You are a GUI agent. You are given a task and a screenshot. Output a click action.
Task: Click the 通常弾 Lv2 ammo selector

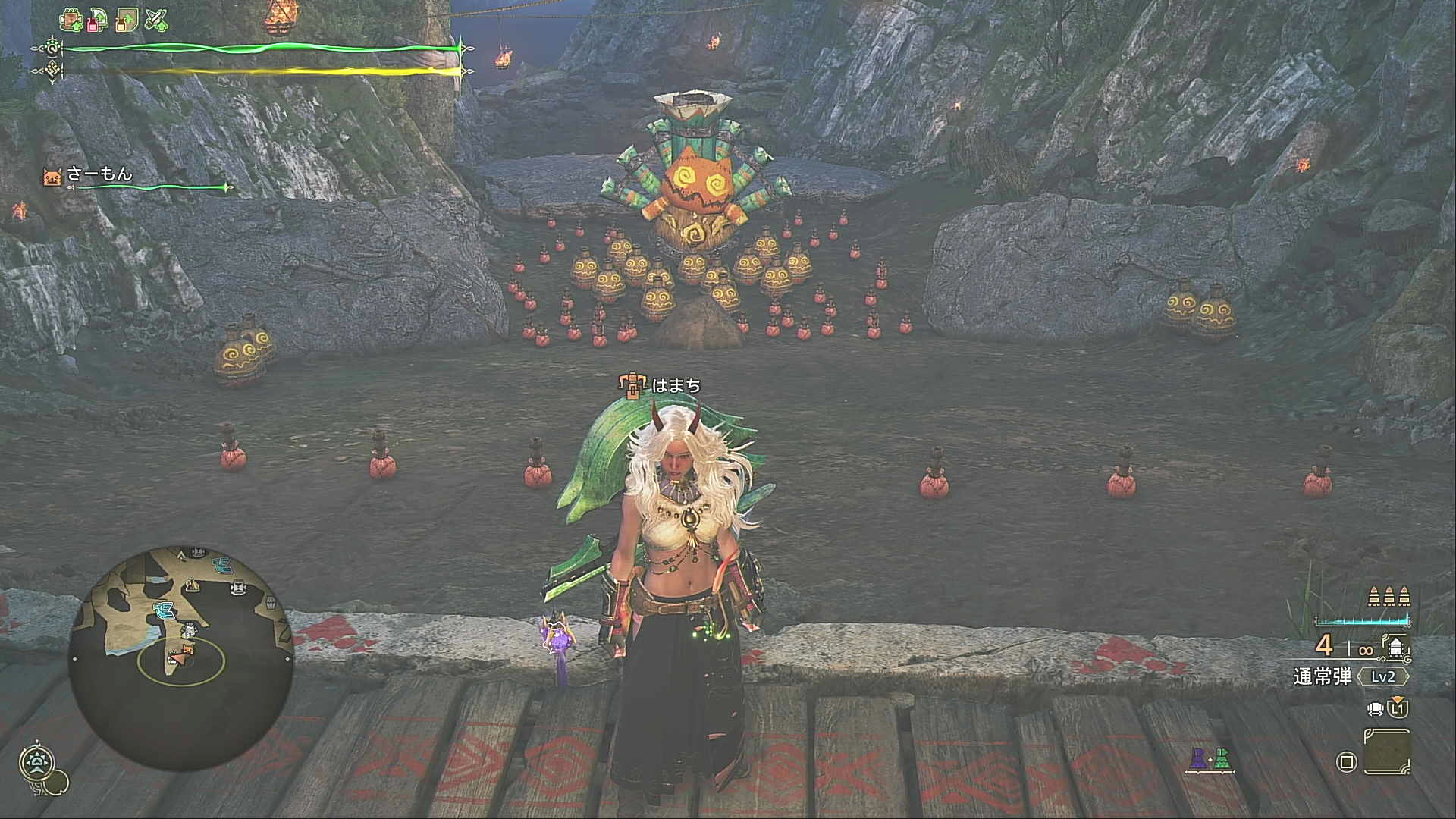coord(1351,676)
